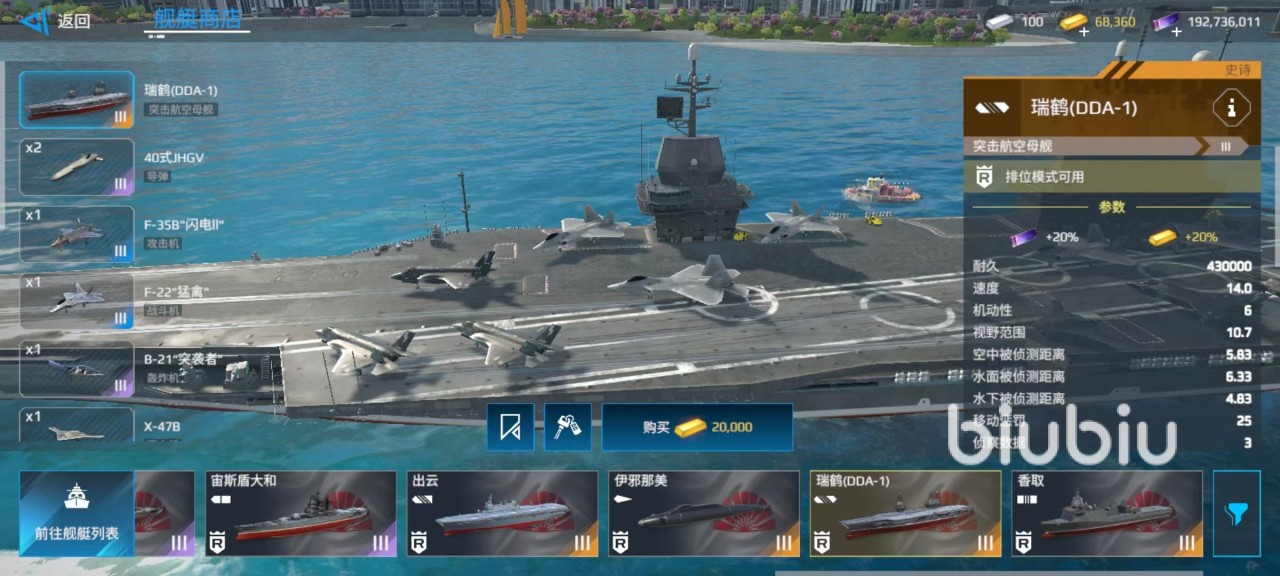1280x576 pixels.
Task: Add more gold bars currency
Action: point(1084,30)
